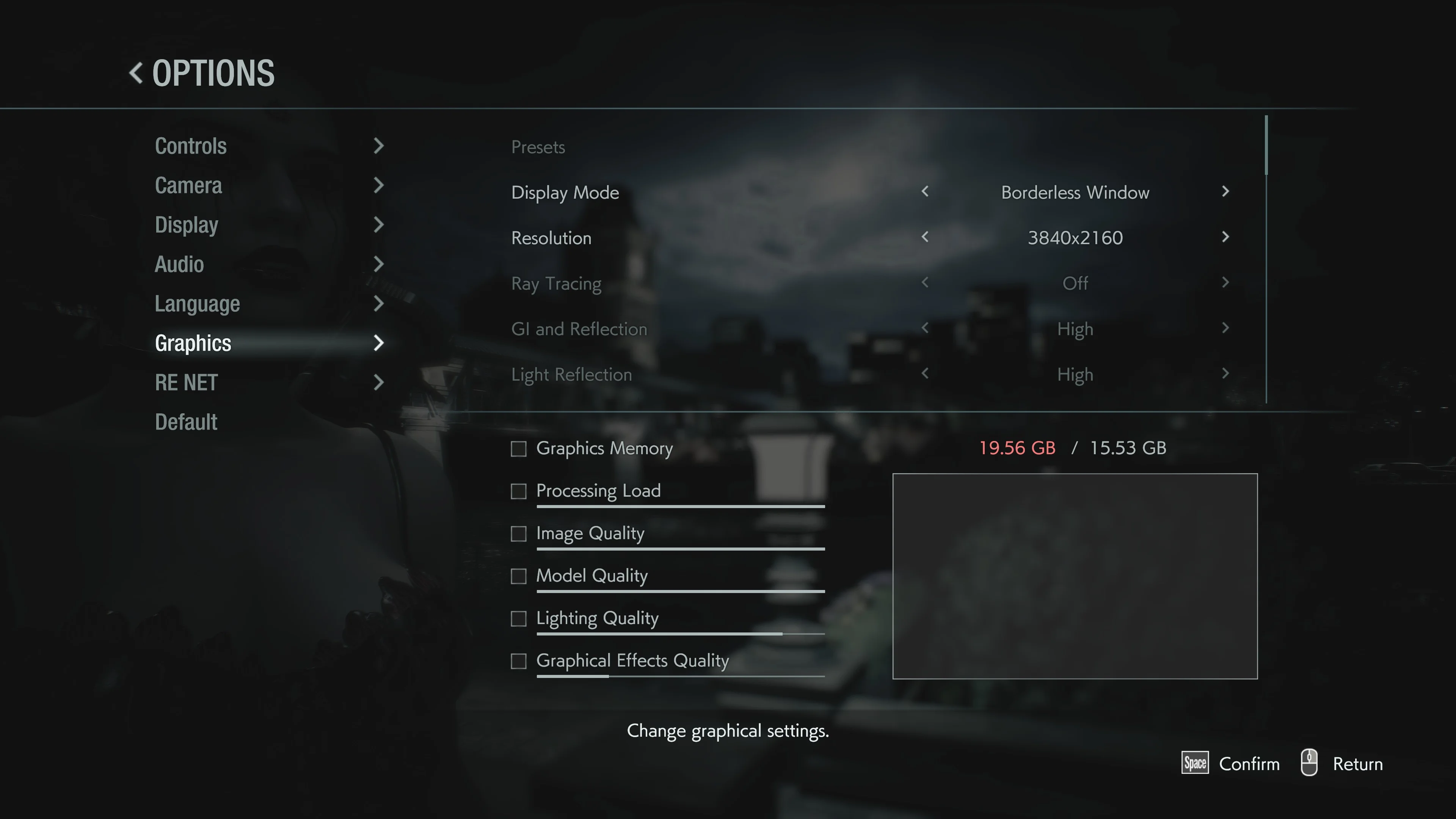Increase Resolution with its right arrow
The height and width of the screenshot is (819, 1456).
click(x=1225, y=237)
